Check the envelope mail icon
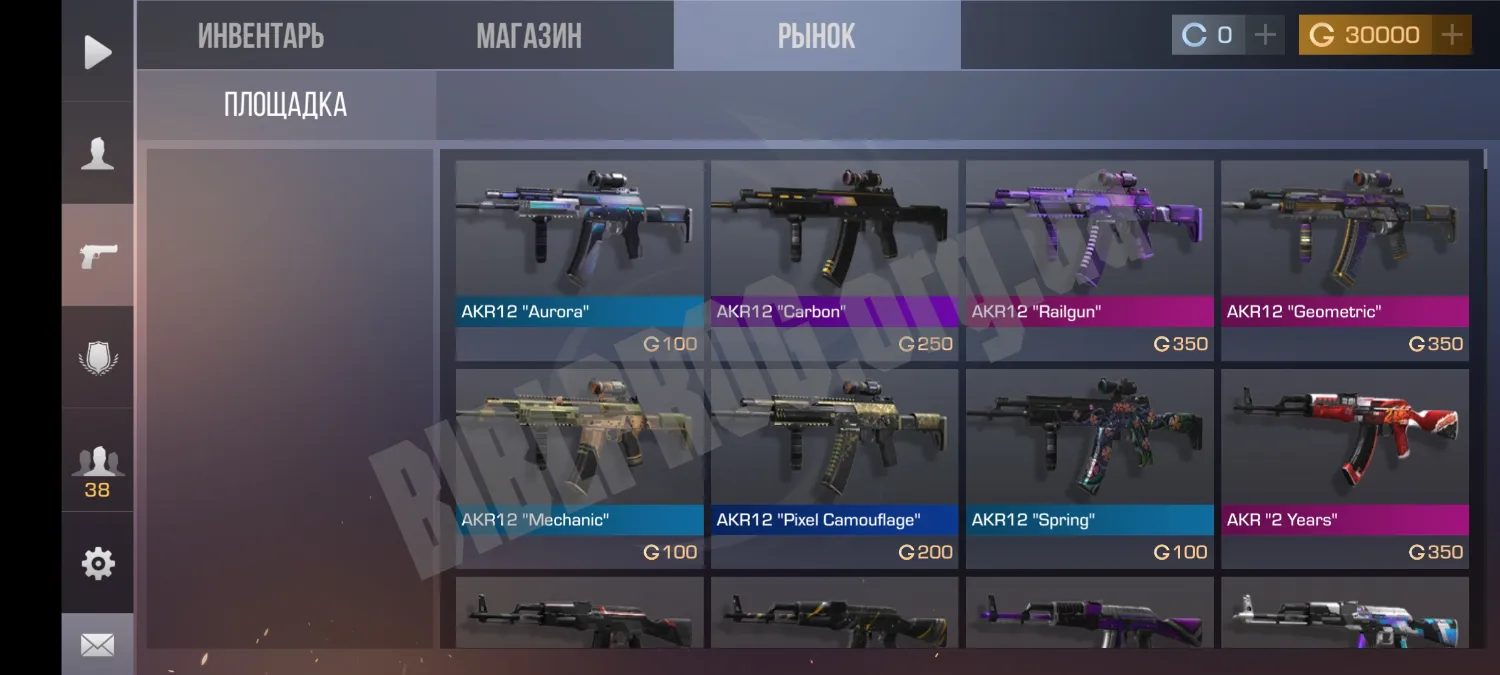The image size is (1500, 675). (97, 645)
